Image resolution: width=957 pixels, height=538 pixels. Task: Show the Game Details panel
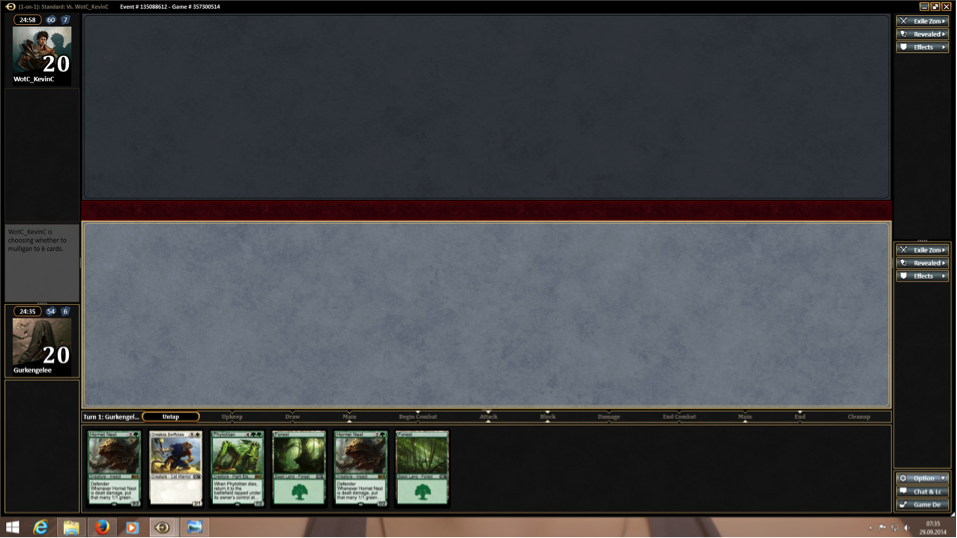[922, 505]
